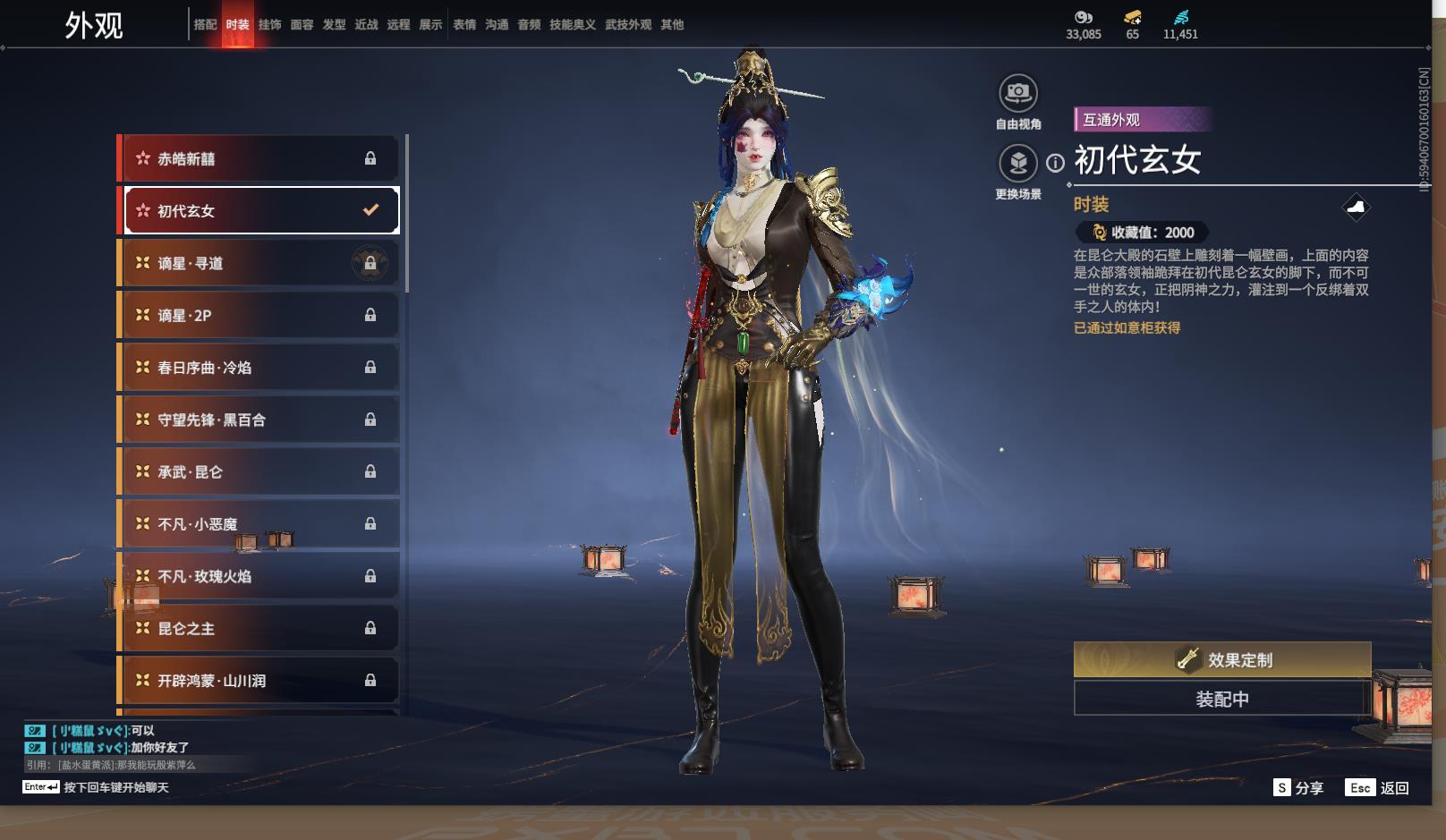The image size is (1446, 840).
Task: Switch to the 发型 hairstyle tab
Action: pyautogui.click(x=334, y=25)
